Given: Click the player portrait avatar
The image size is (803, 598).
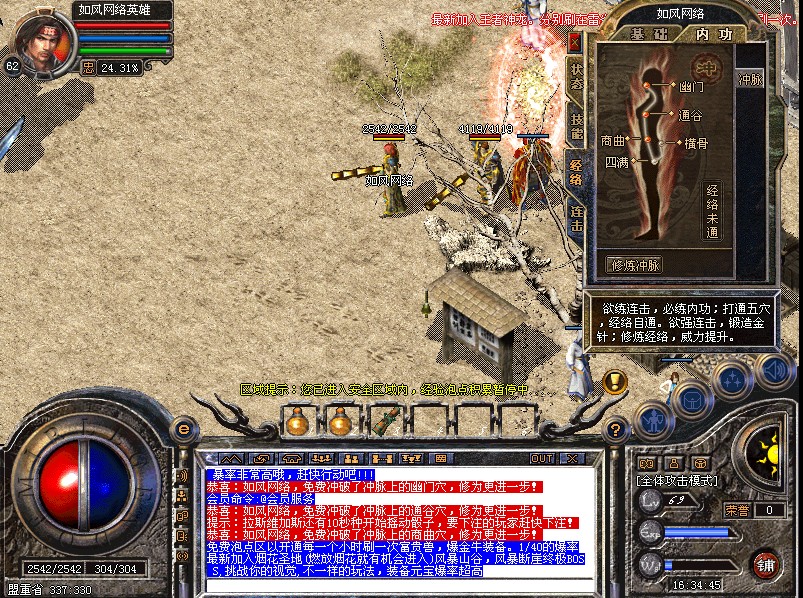Looking at the screenshot, I should (42, 40).
